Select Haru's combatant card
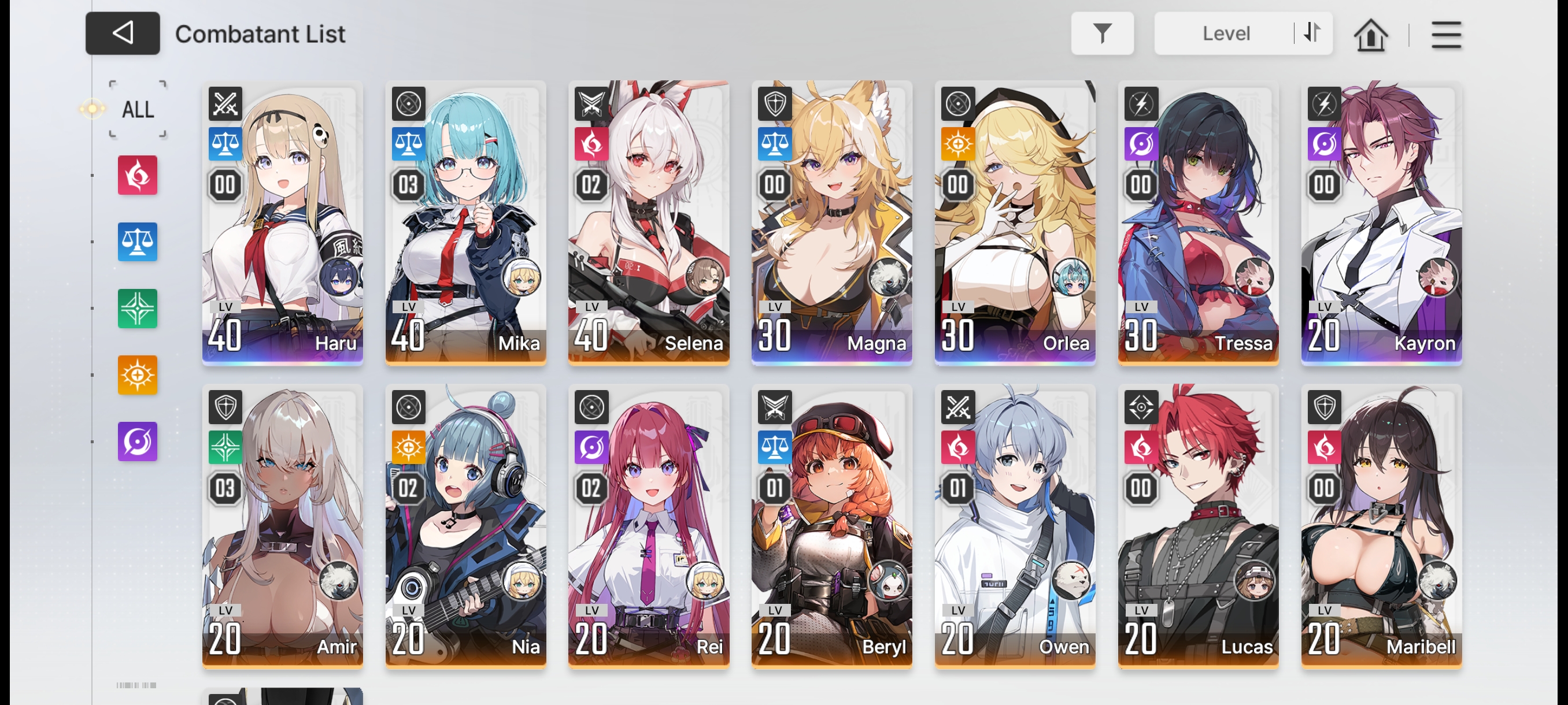Screen dimensions: 1568x705 point(282,222)
